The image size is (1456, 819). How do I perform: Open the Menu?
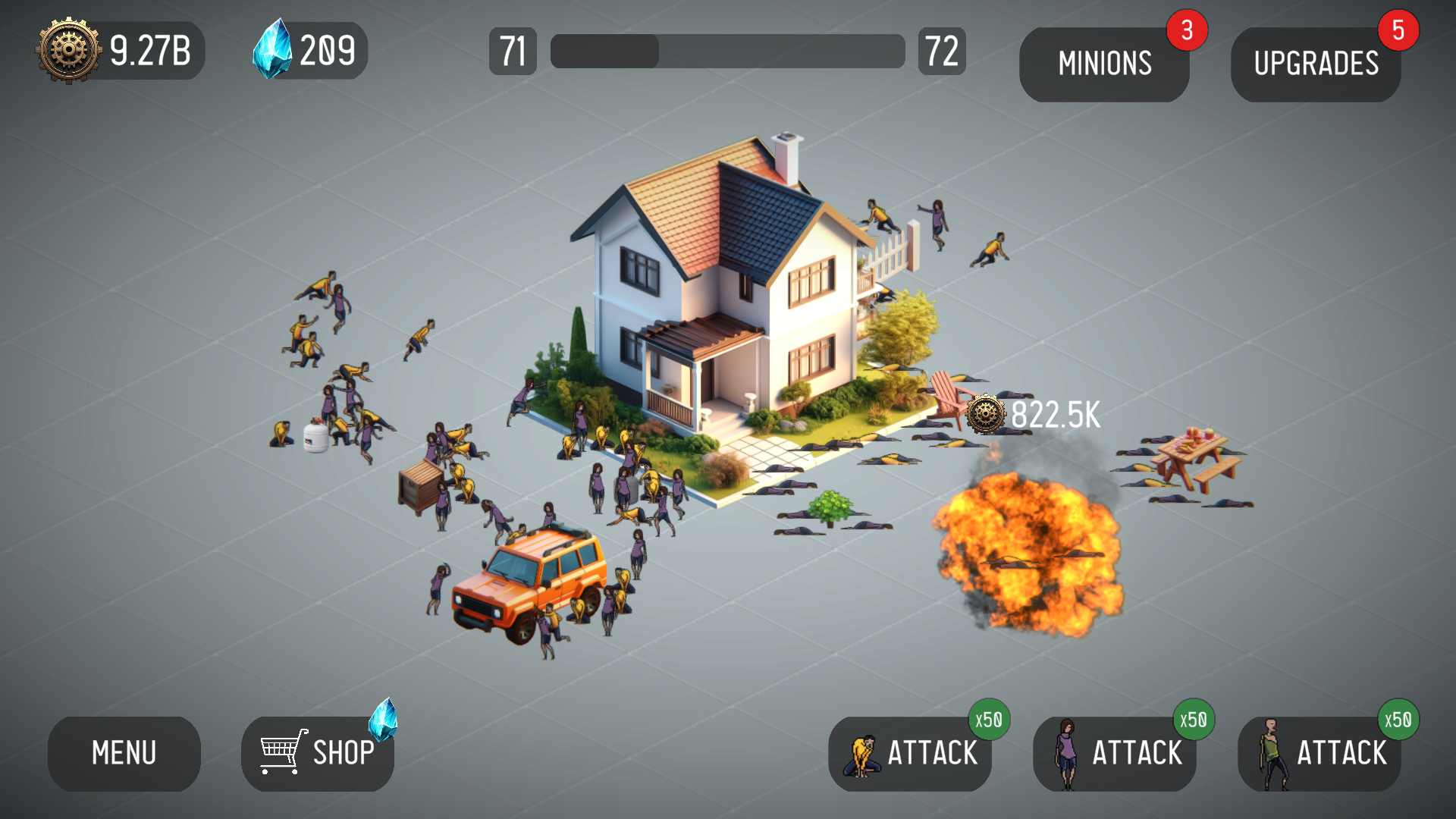click(124, 753)
